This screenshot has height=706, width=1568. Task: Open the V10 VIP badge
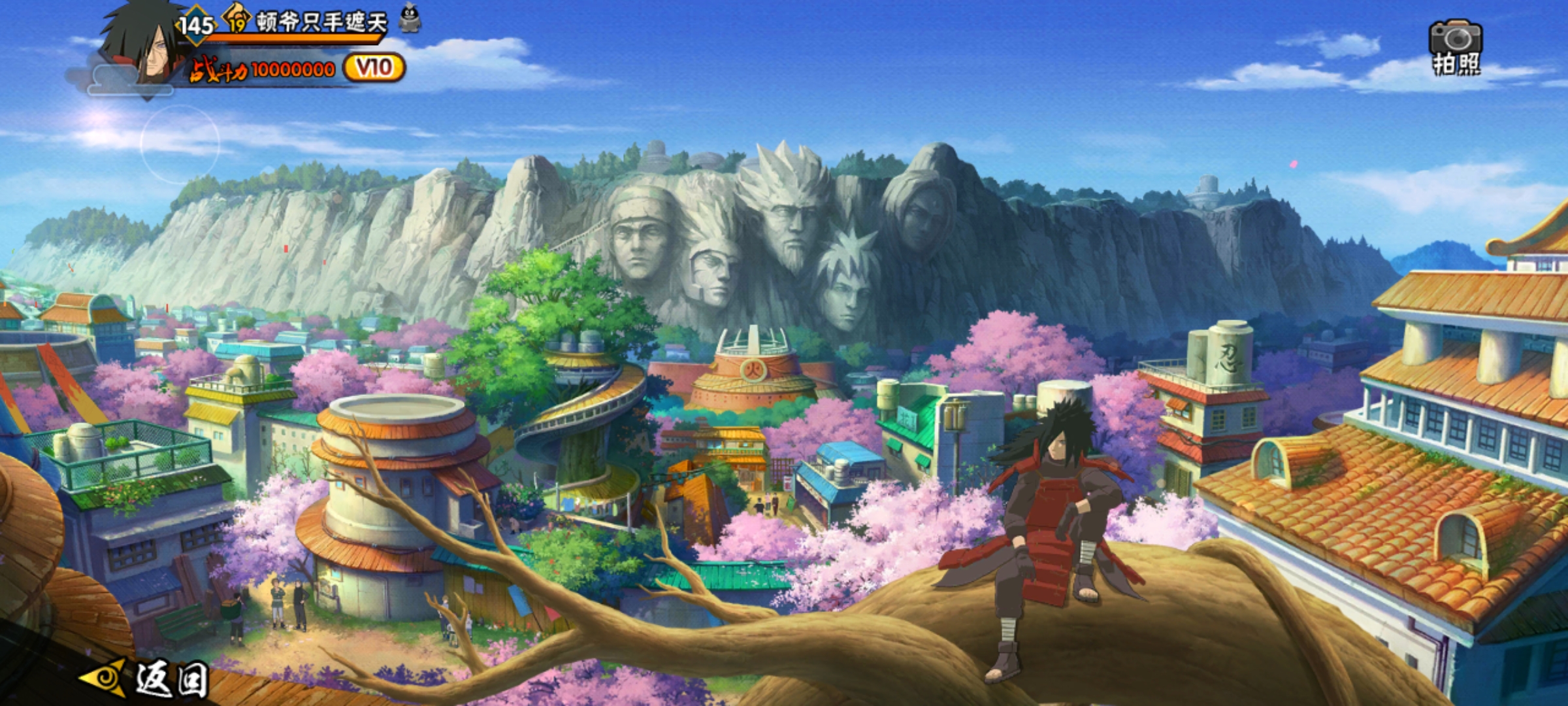coord(374,68)
